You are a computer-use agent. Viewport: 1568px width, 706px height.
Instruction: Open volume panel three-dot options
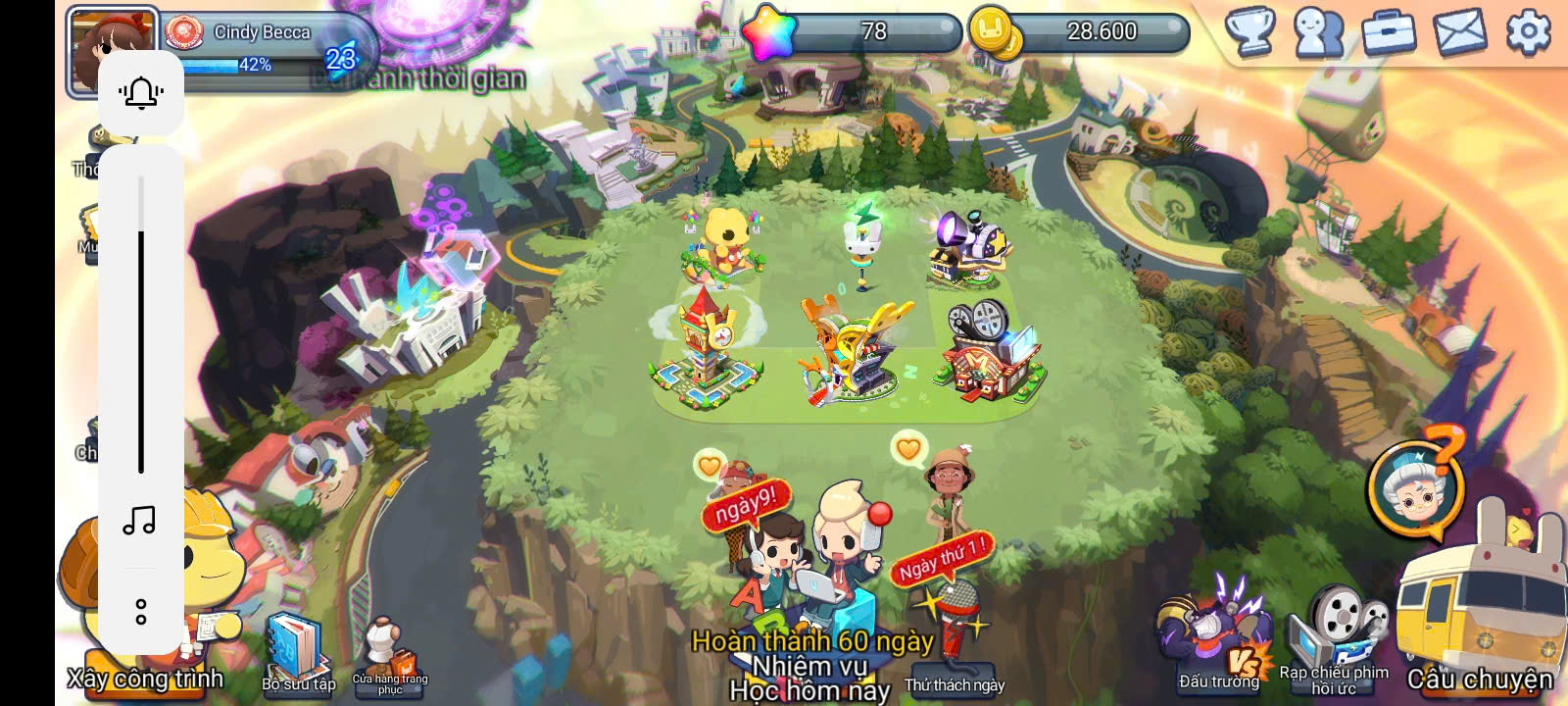point(141,612)
